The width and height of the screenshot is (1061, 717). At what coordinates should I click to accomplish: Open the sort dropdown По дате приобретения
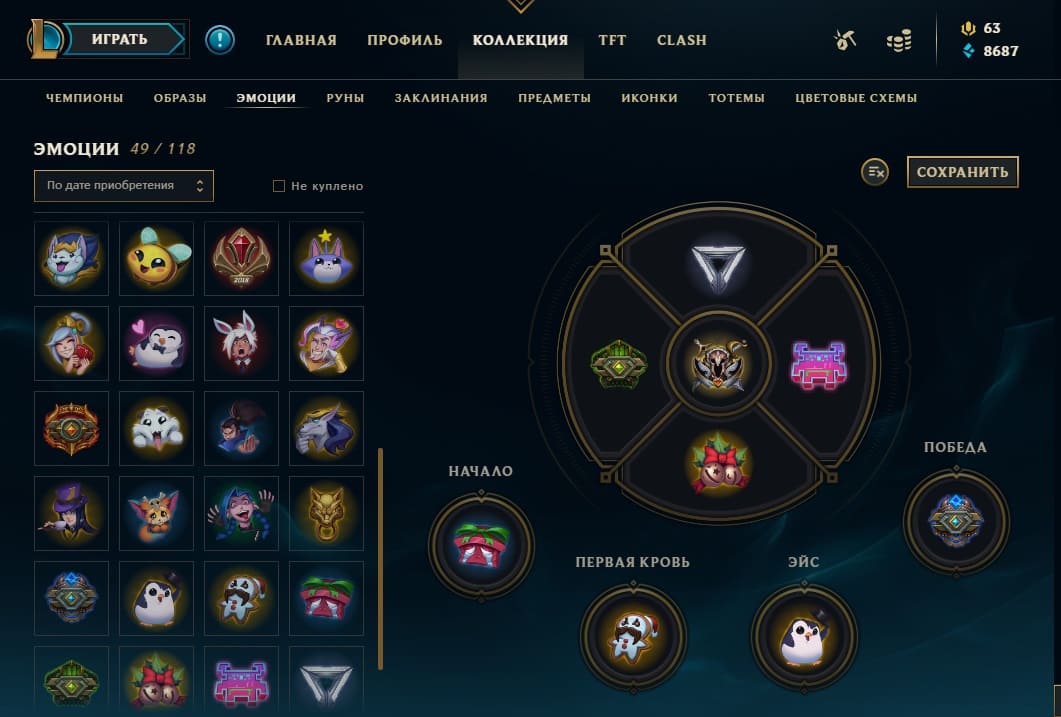pos(124,186)
